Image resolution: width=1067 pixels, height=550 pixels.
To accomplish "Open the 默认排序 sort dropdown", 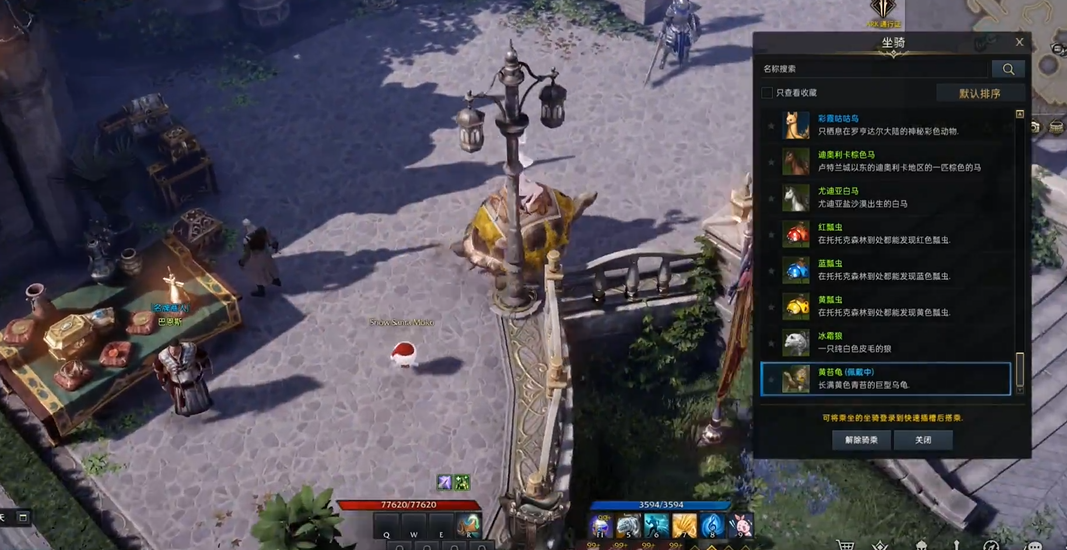I will point(979,93).
